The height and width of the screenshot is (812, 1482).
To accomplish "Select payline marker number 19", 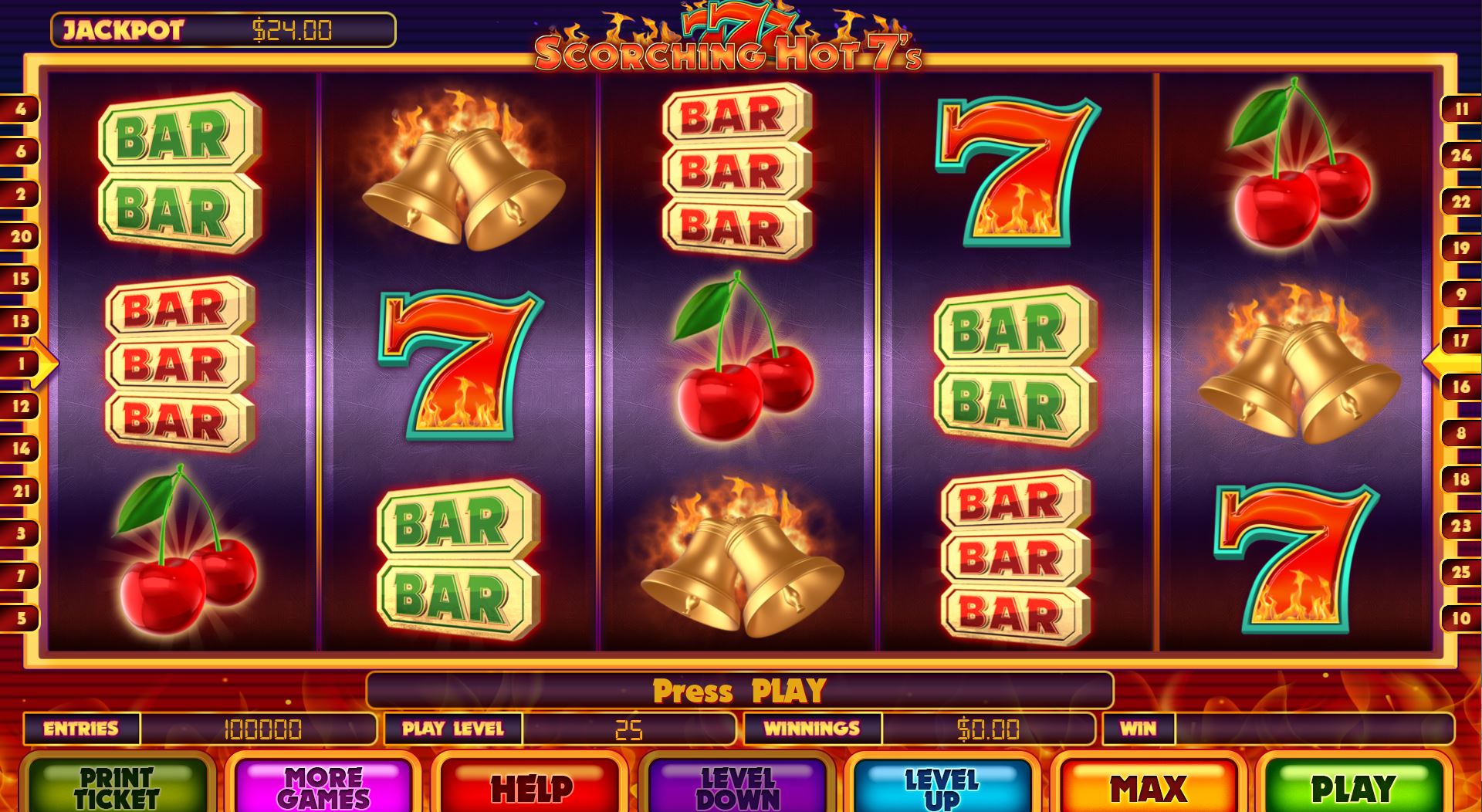I will tap(1460, 248).
